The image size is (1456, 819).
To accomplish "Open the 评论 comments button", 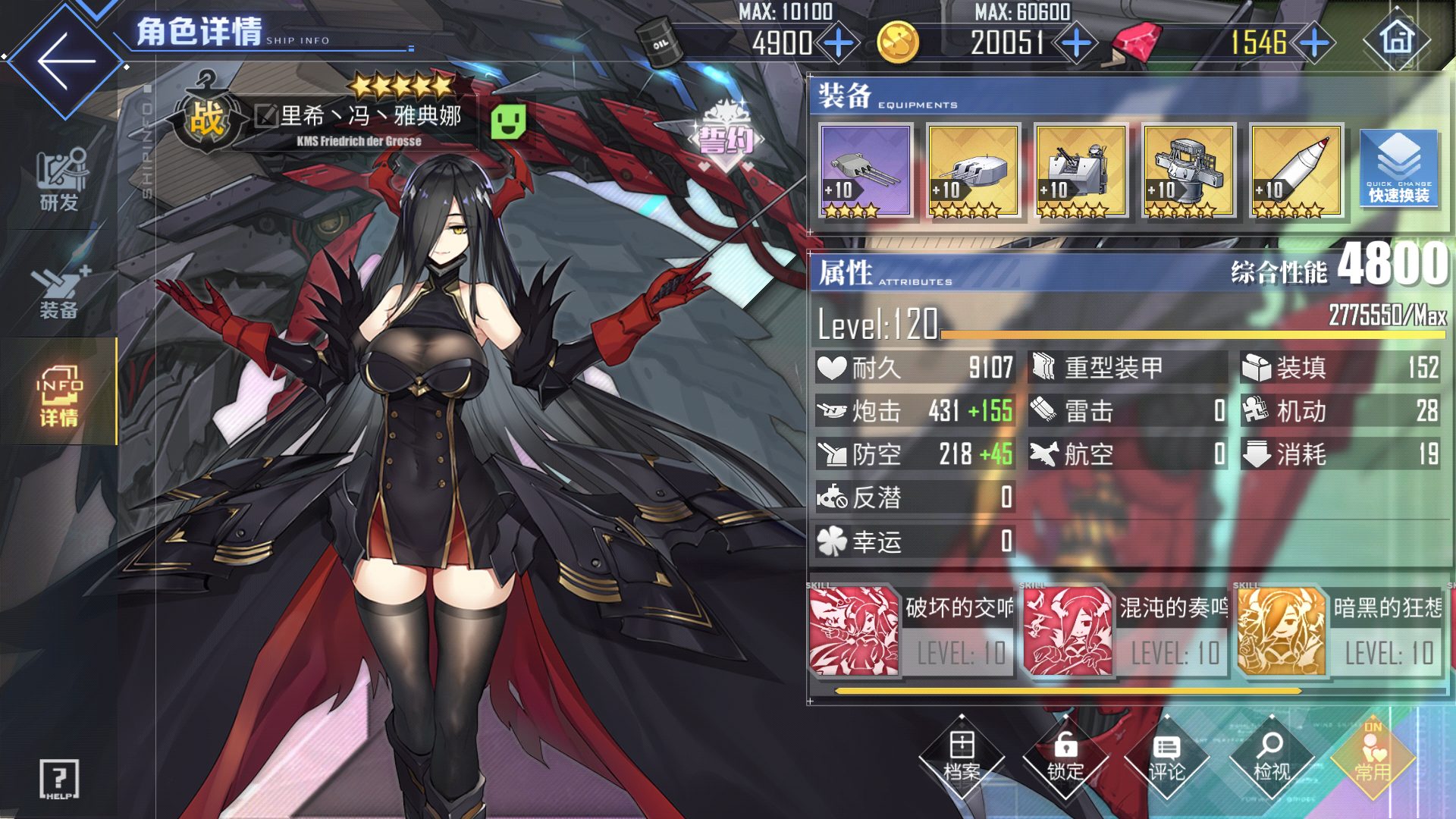I will coord(1166,757).
